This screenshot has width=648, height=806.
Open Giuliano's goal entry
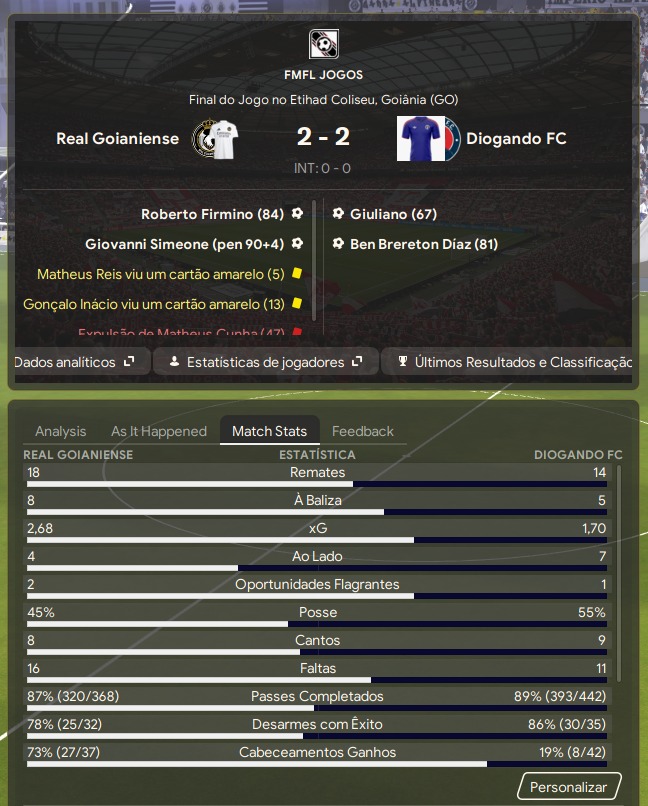pos(393,214)
